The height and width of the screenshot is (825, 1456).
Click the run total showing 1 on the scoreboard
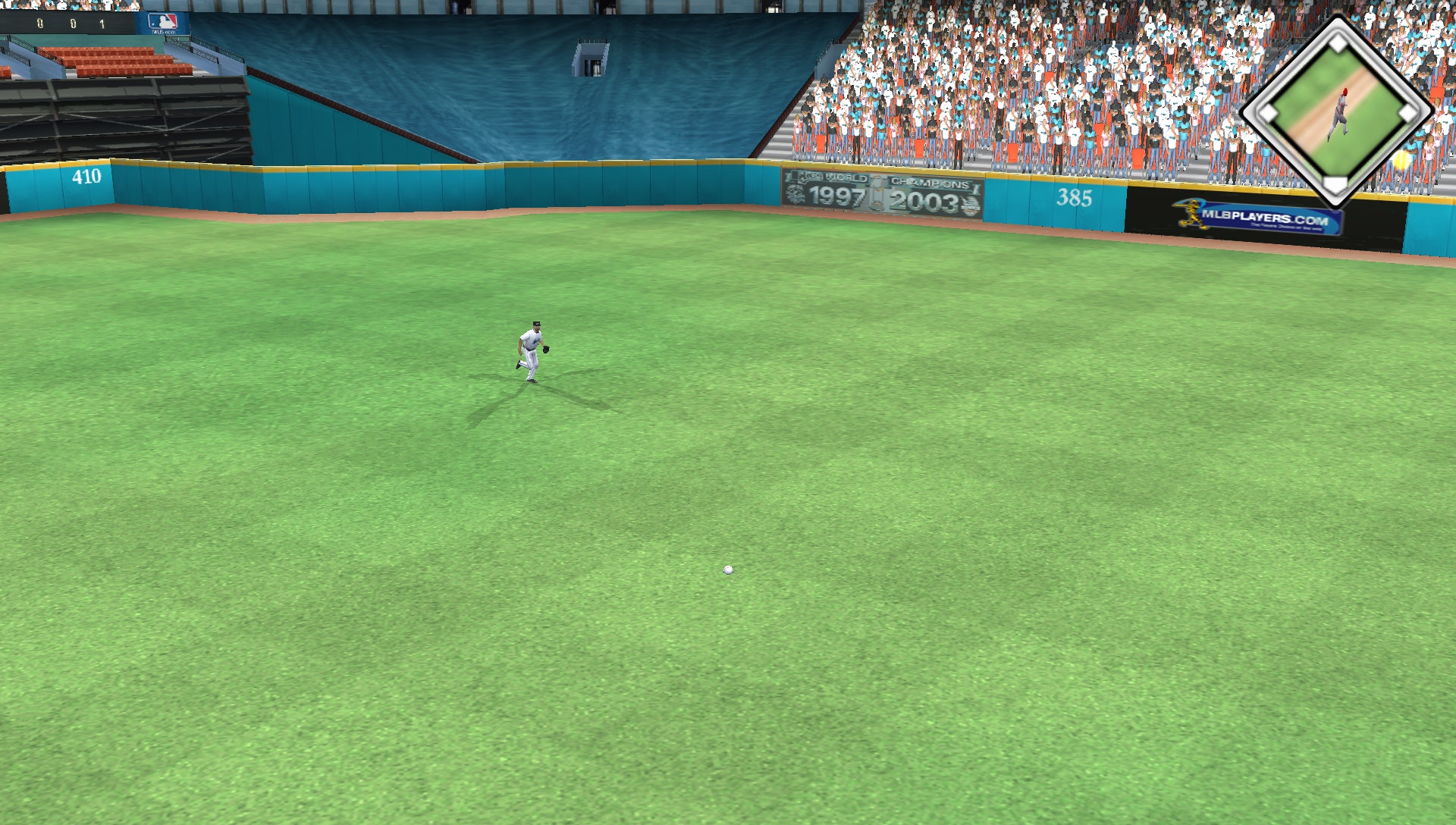[x=102, y=23]
